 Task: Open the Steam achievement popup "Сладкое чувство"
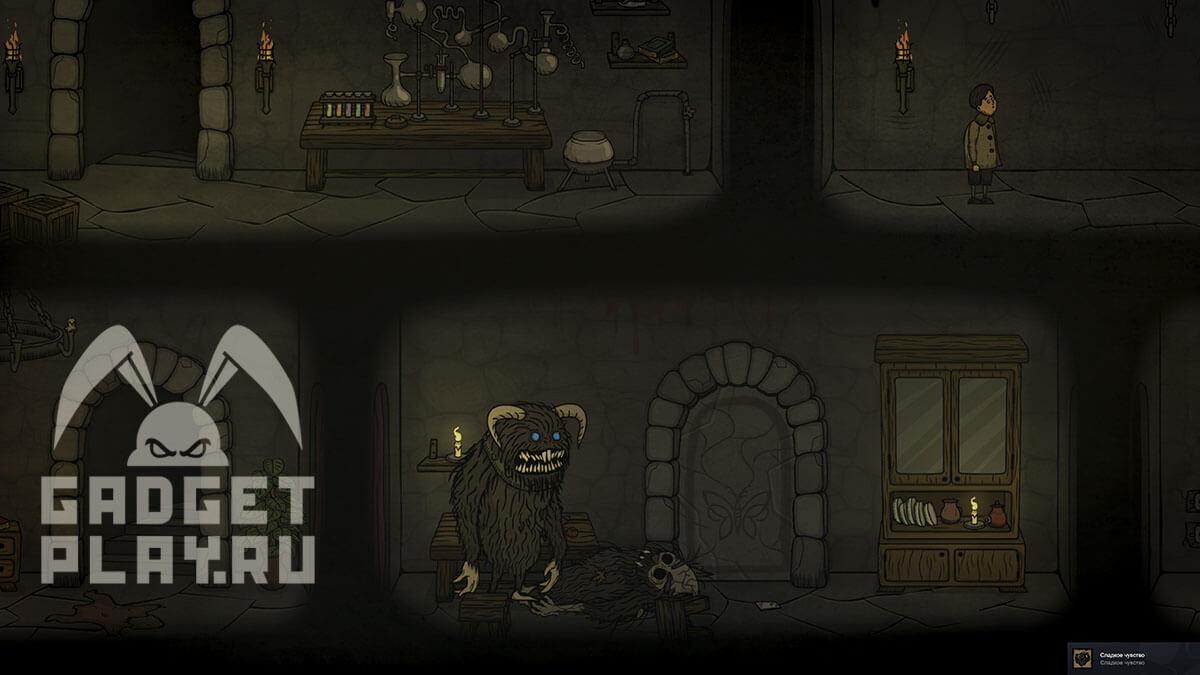pyautogui.click(x=1134, y=658)
